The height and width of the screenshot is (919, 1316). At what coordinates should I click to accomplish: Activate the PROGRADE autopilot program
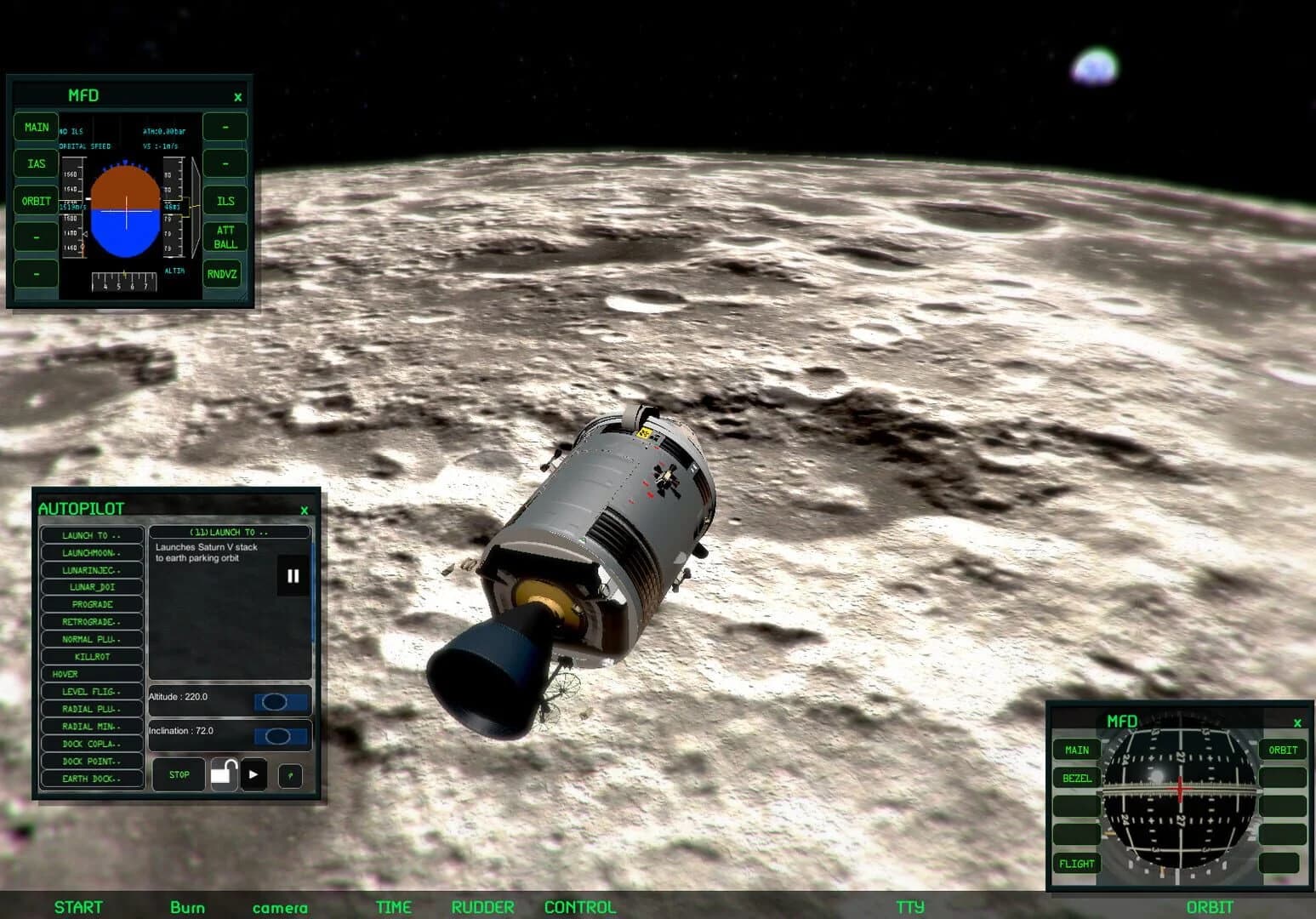click(x=91, y=604)
